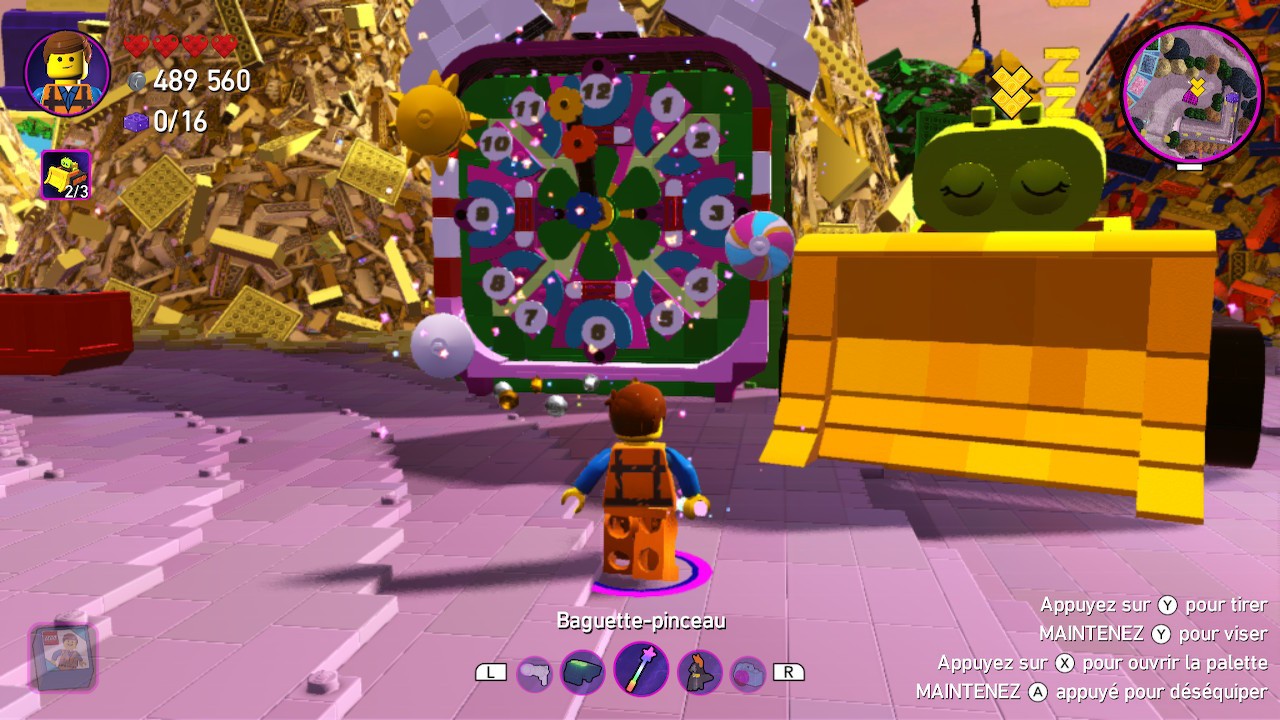Select the purple-lens camera slot
This screenshot has height=720, width=1280.
[x=747, y=673]
